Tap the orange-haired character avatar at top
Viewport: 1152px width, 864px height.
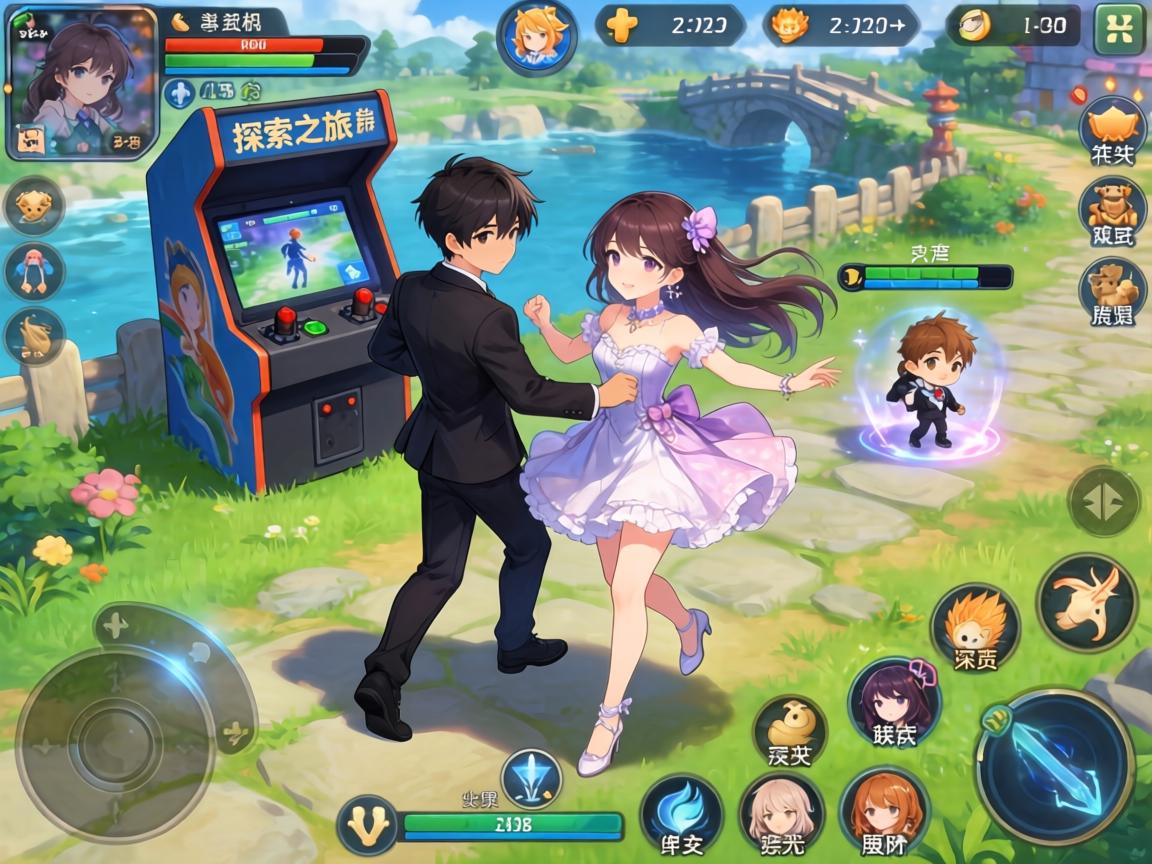[x=536, y=37]
